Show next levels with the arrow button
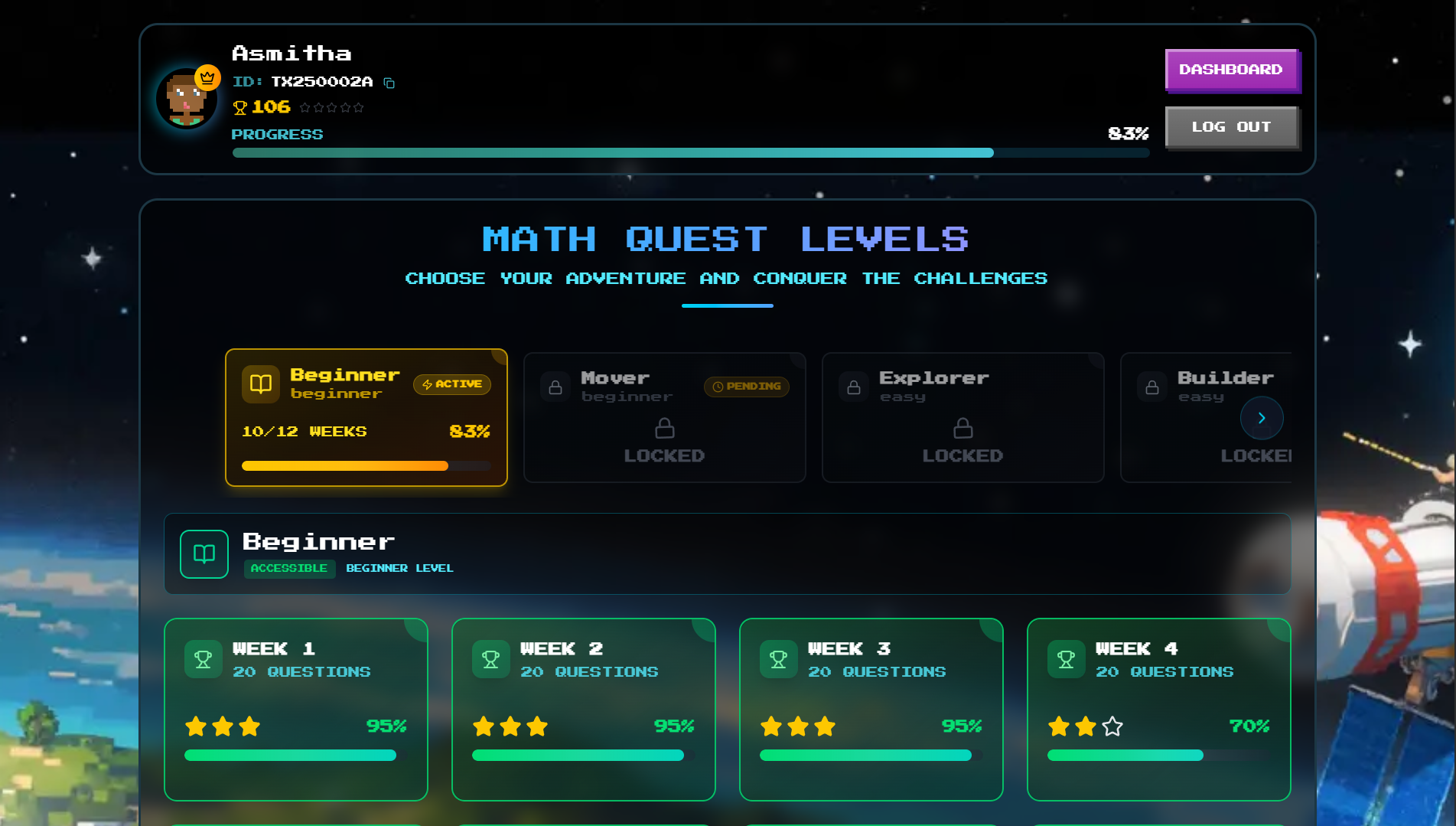Viewport: 1456px width, 826px height. pos(1261,418)
